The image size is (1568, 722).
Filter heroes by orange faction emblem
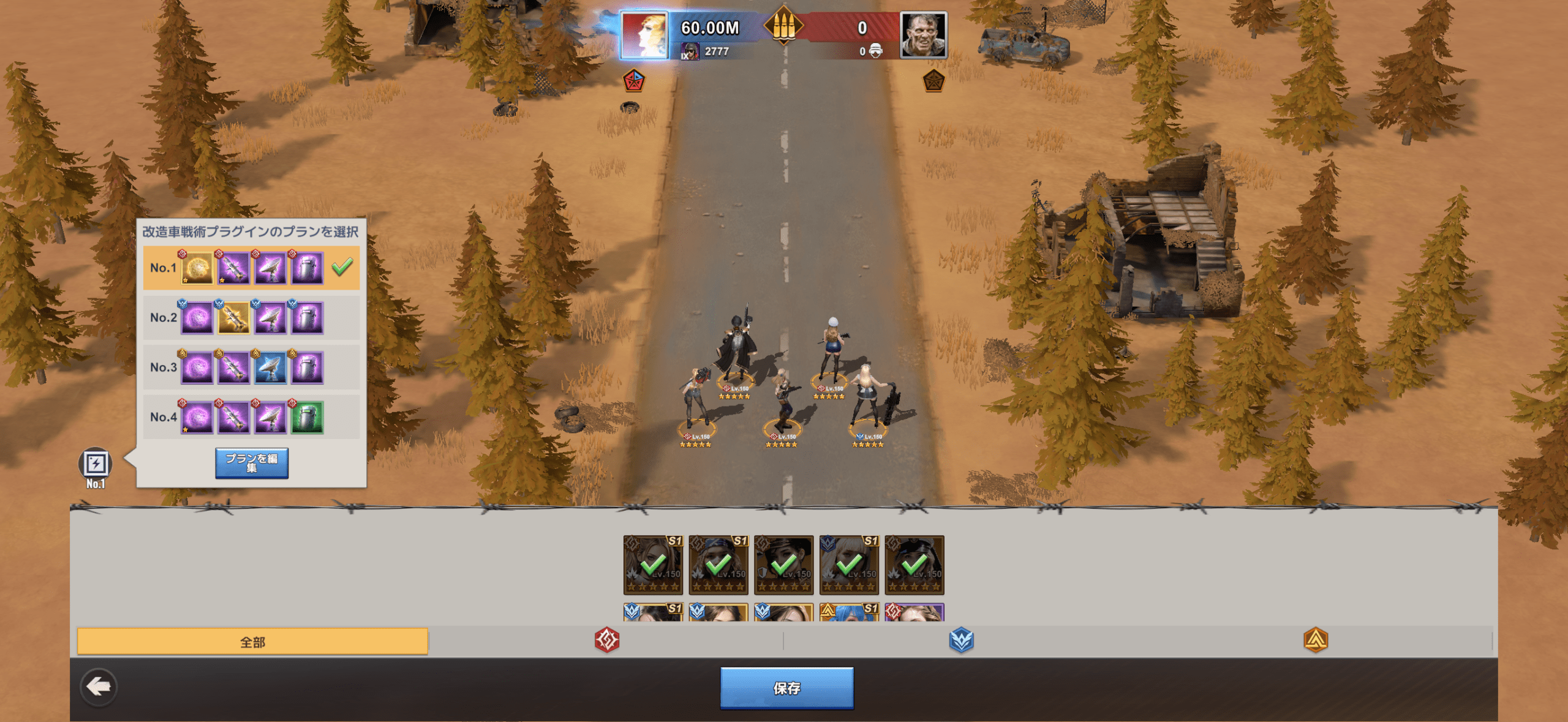tap(1315, 641)
